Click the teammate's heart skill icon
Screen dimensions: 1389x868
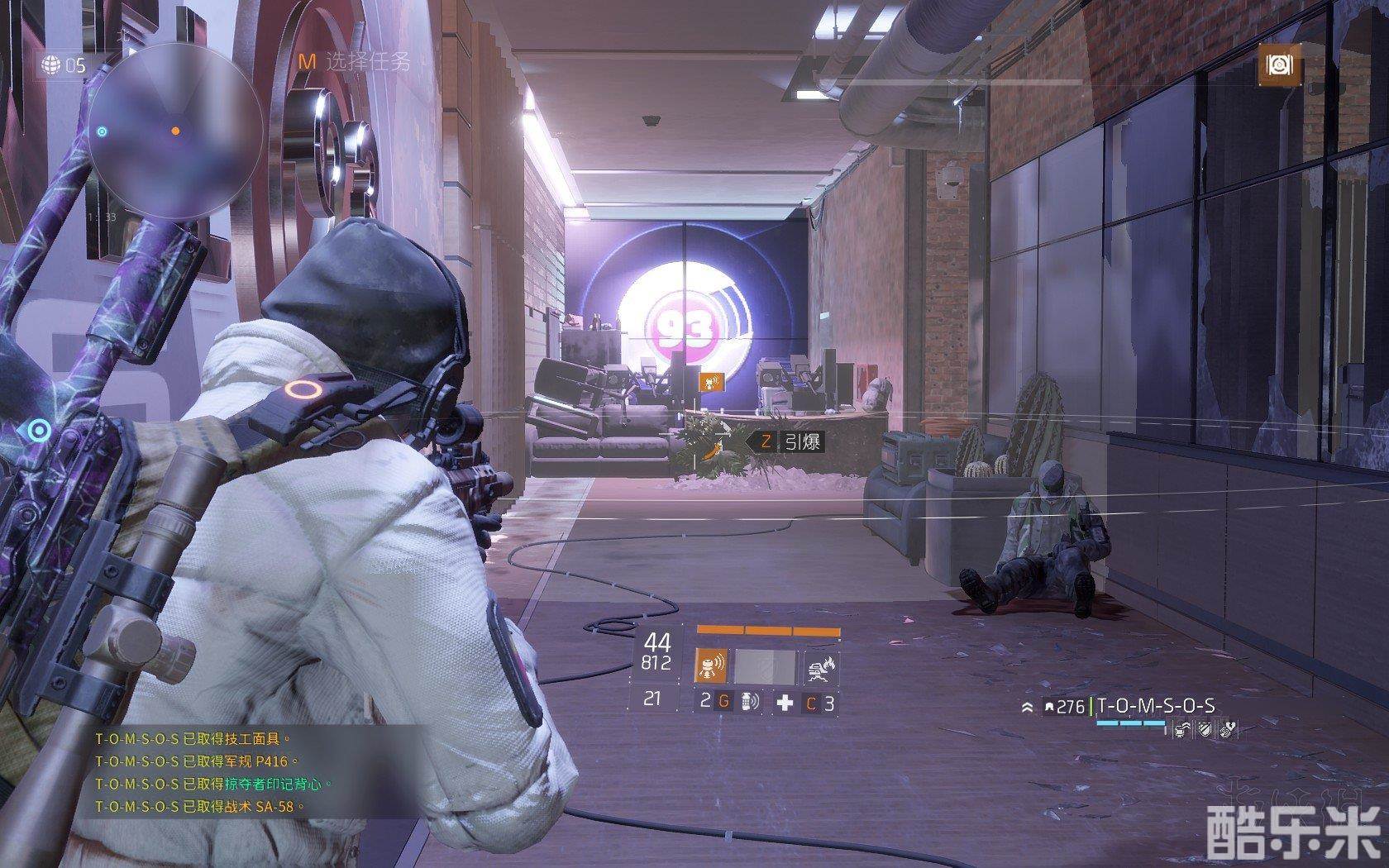point(1228,728)
